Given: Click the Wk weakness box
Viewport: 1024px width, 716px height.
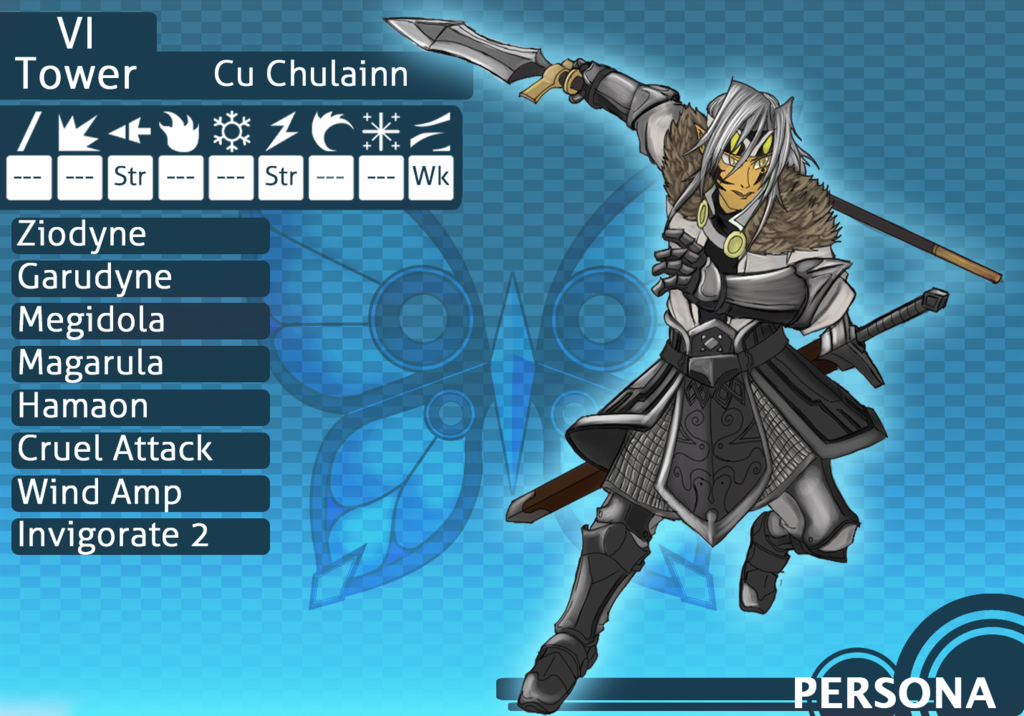Looking at the screenshot, I should [431, 178].
